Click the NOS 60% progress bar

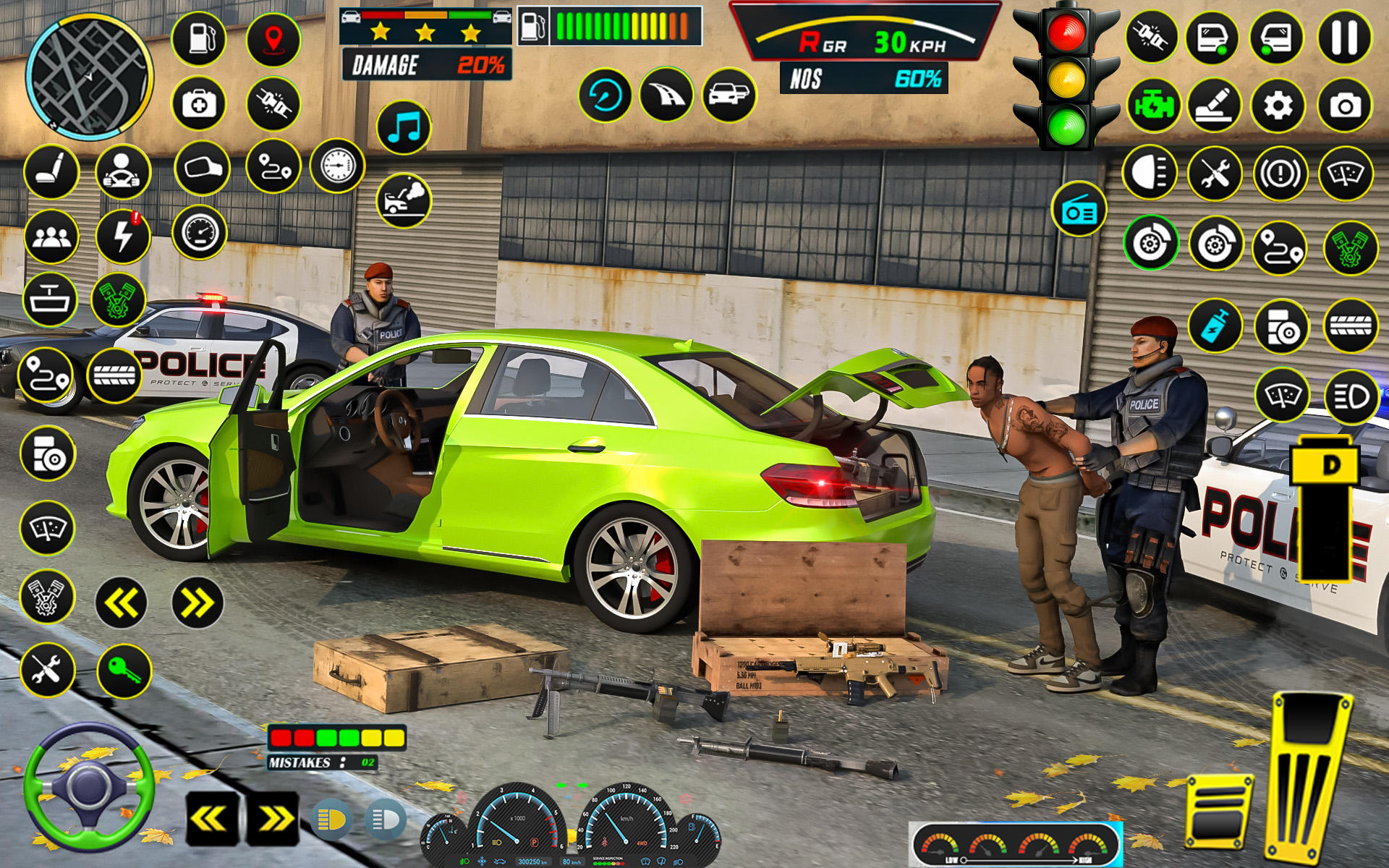[863, 77]
